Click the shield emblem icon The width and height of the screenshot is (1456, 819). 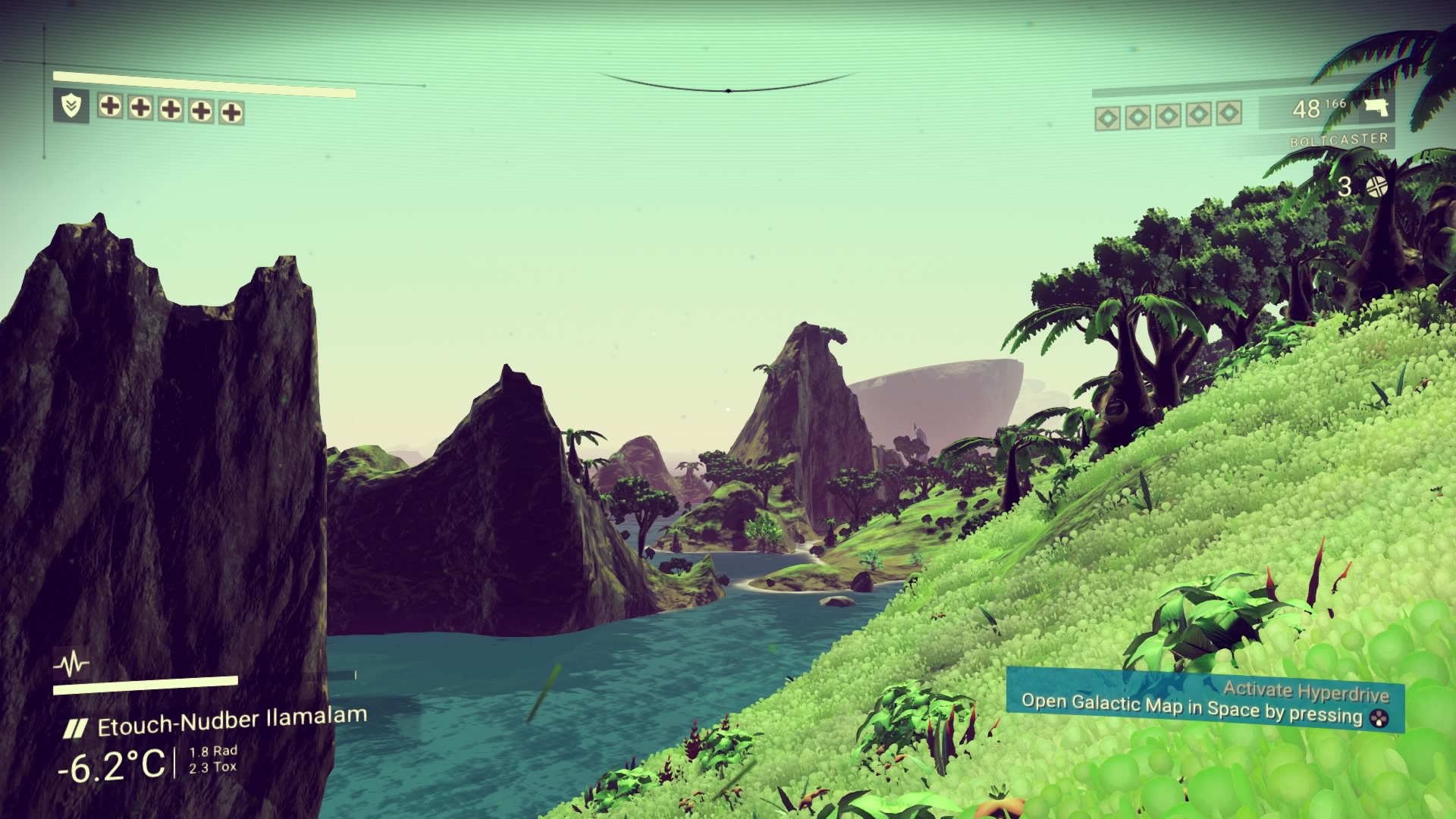pos(71,106)
